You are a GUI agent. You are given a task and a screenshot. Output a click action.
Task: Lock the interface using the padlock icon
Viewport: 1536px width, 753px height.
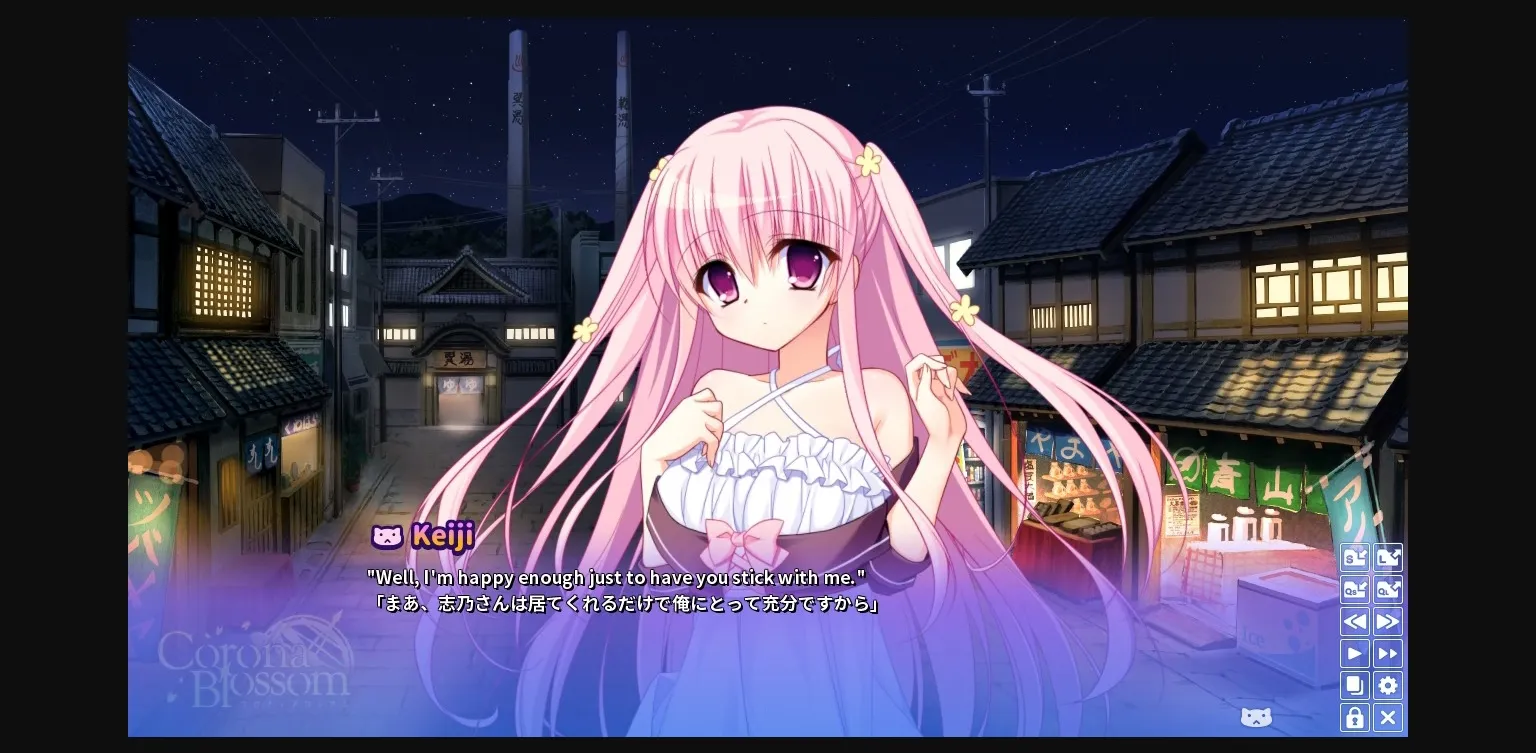[1355, 717]
